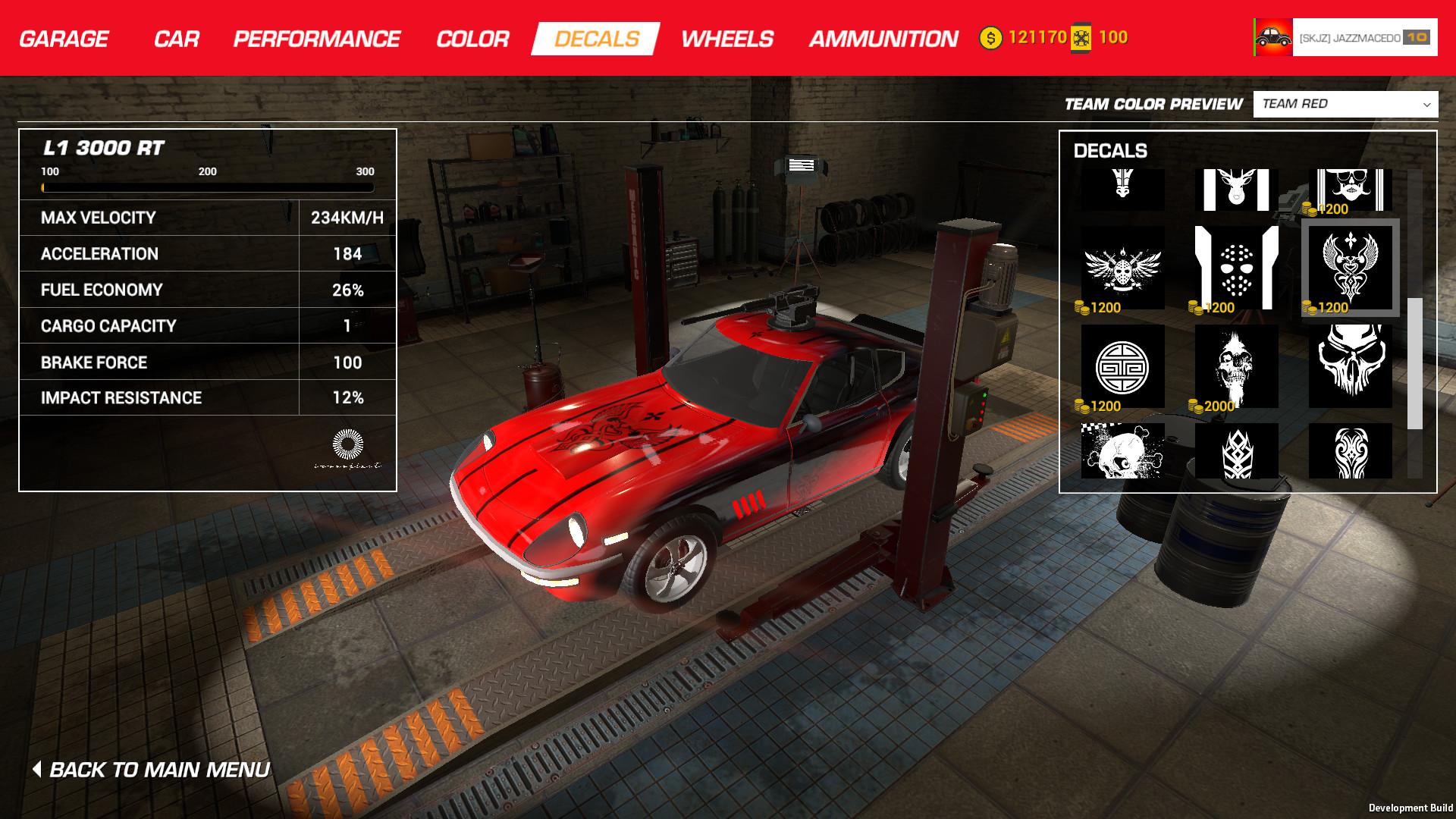
Task: Click the decals list scrollbar
Action: pyautogui.click(x=1414, y=363)
